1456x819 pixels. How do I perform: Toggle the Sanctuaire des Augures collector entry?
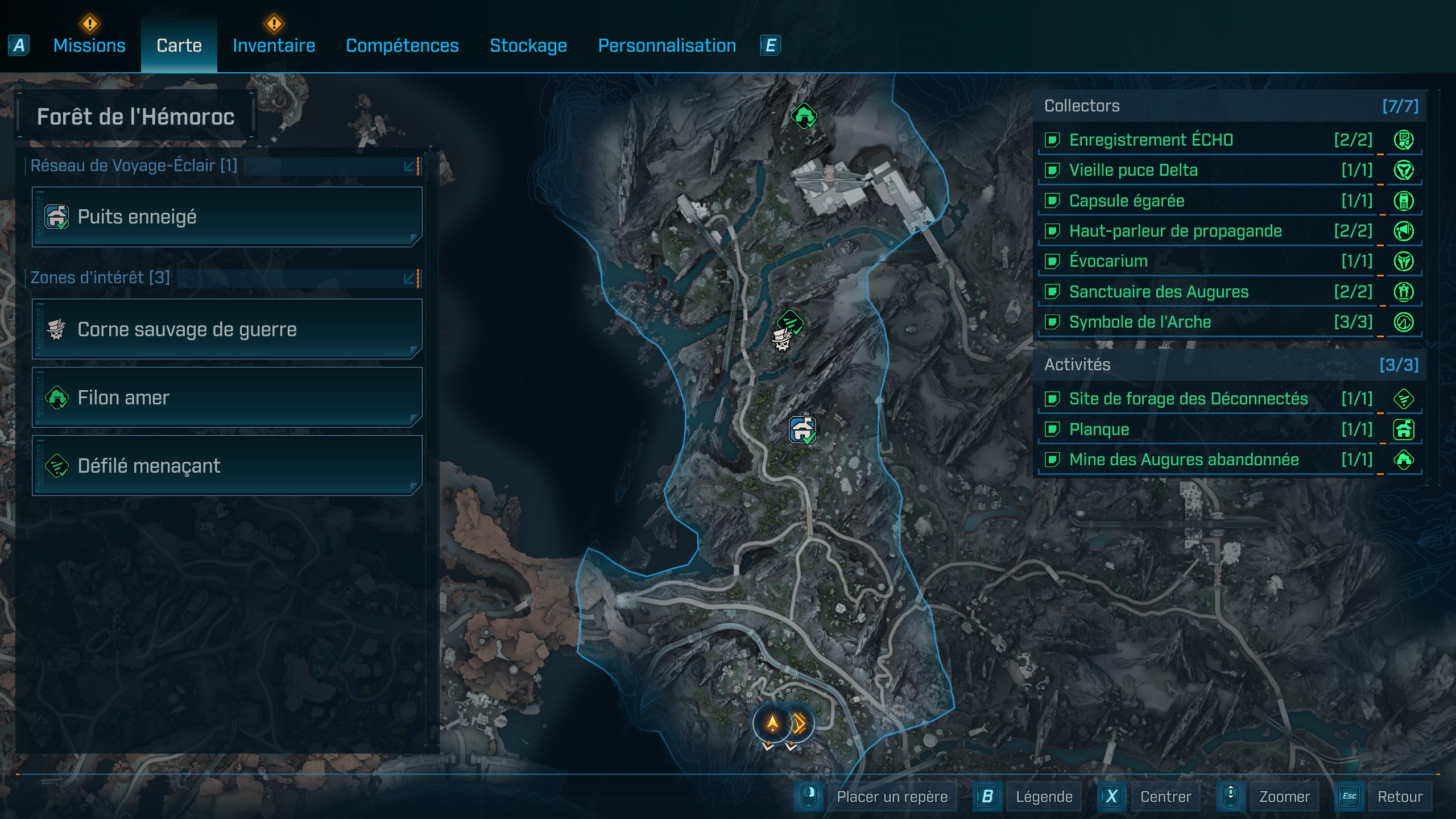[x=1053, y=292]
